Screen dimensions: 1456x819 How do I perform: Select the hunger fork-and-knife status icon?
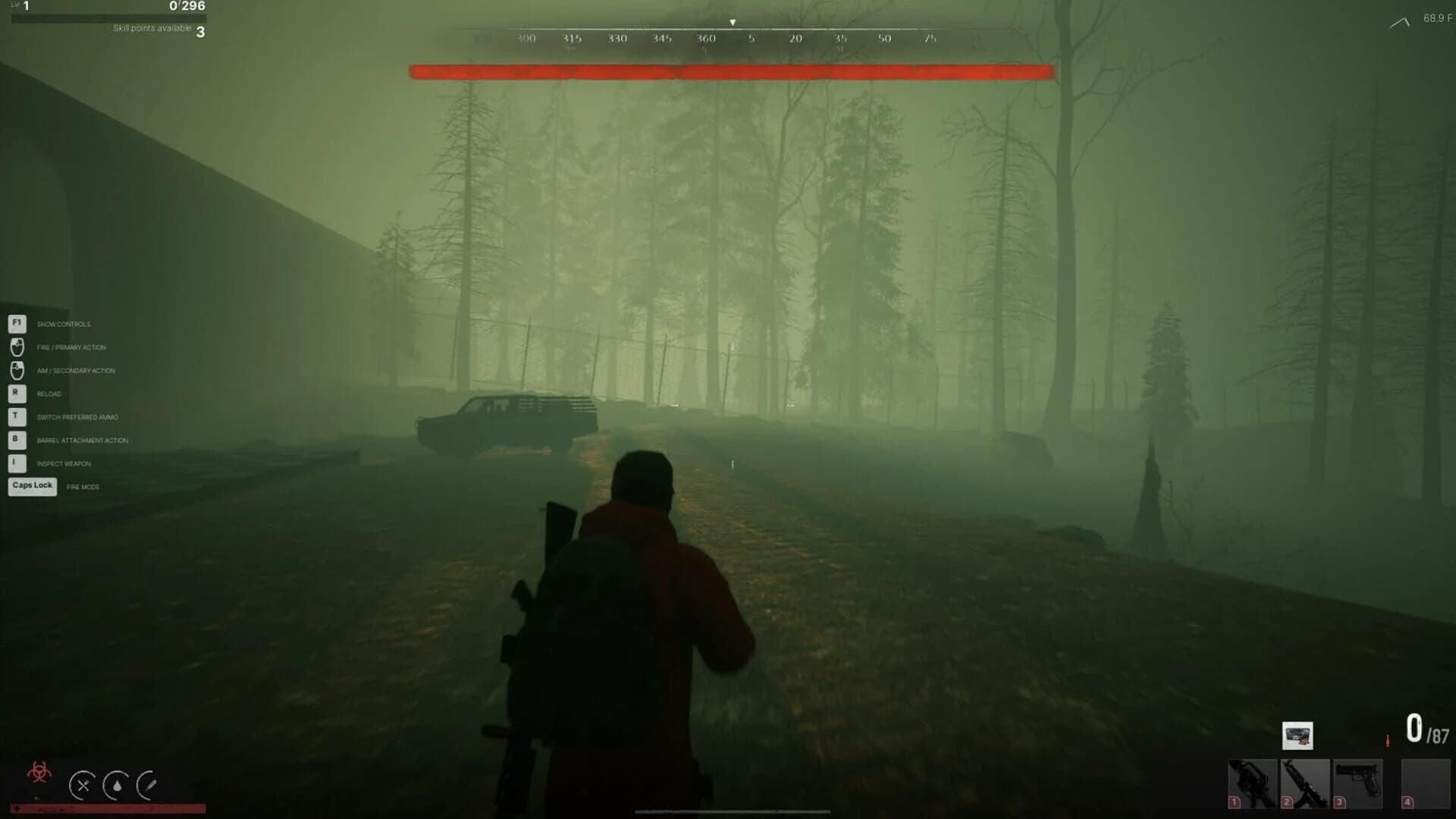coord(83,786)
